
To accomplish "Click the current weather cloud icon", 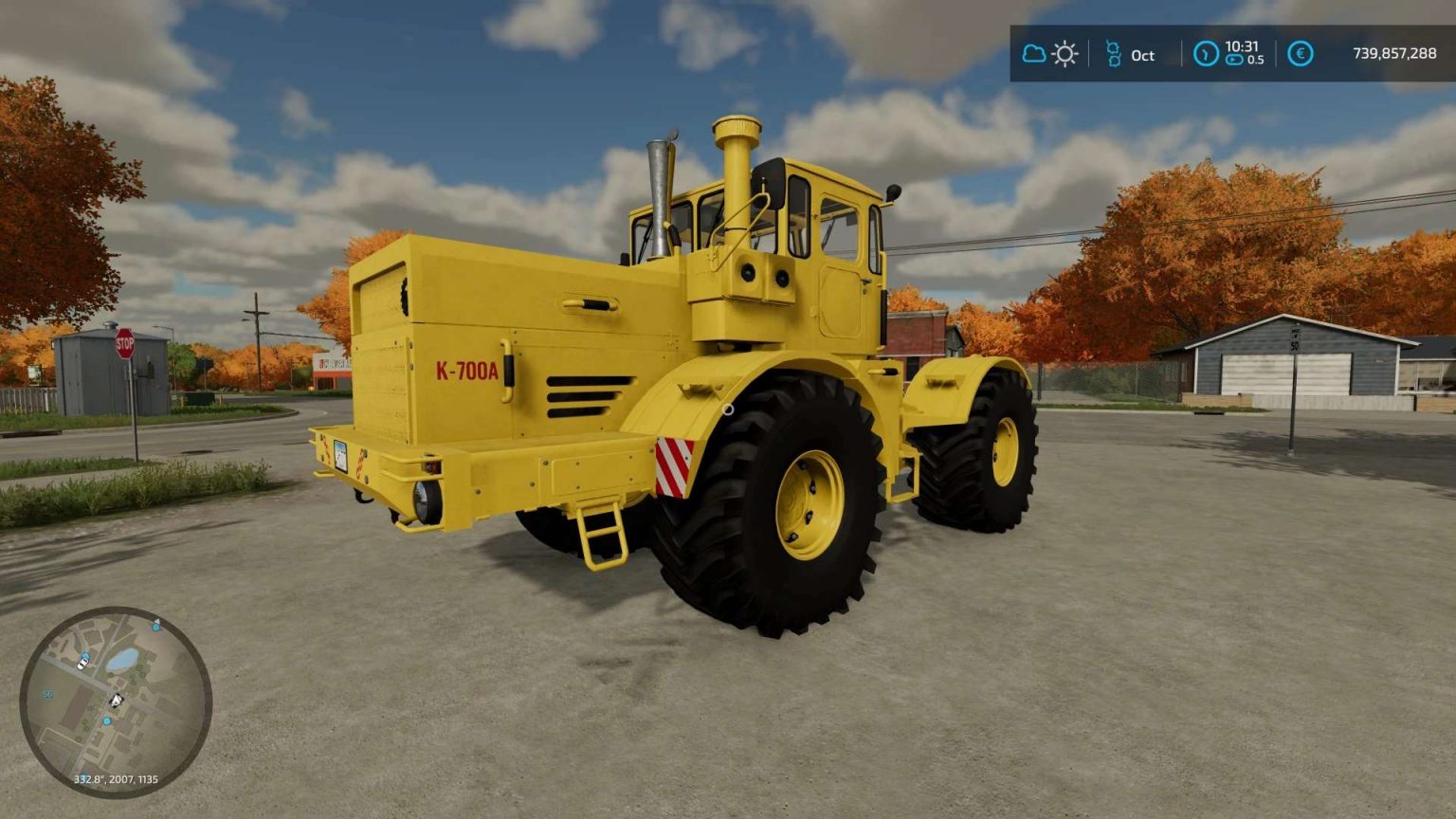I will point(1034,54).
